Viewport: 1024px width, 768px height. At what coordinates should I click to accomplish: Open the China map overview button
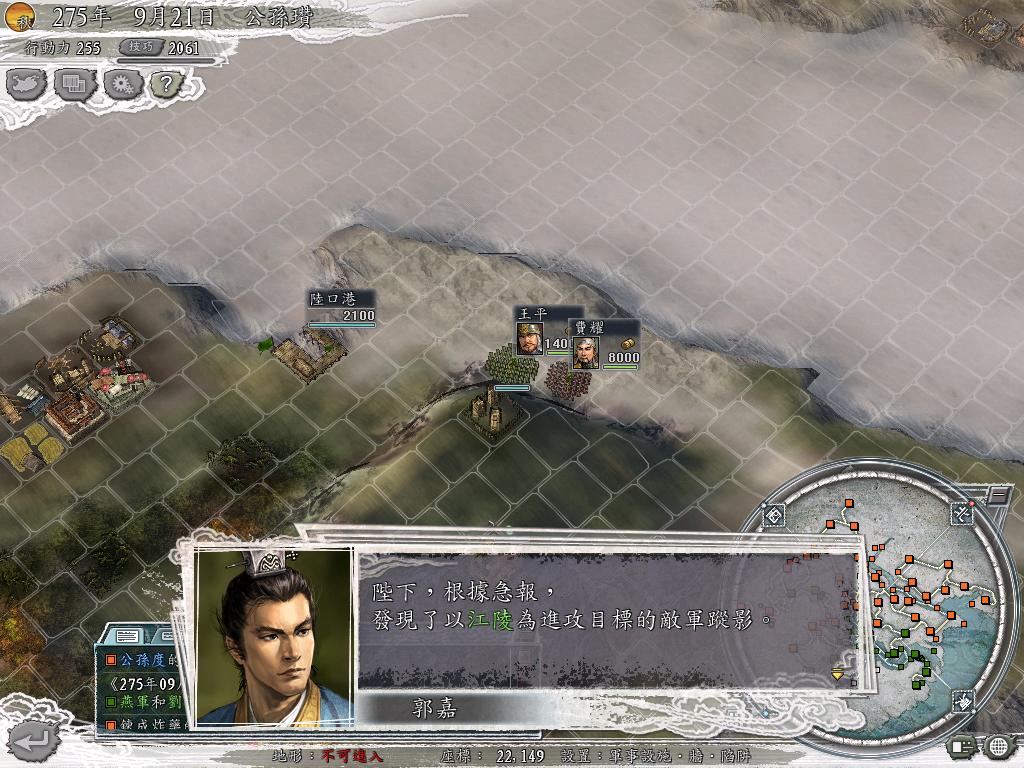[x=26, y=85]
